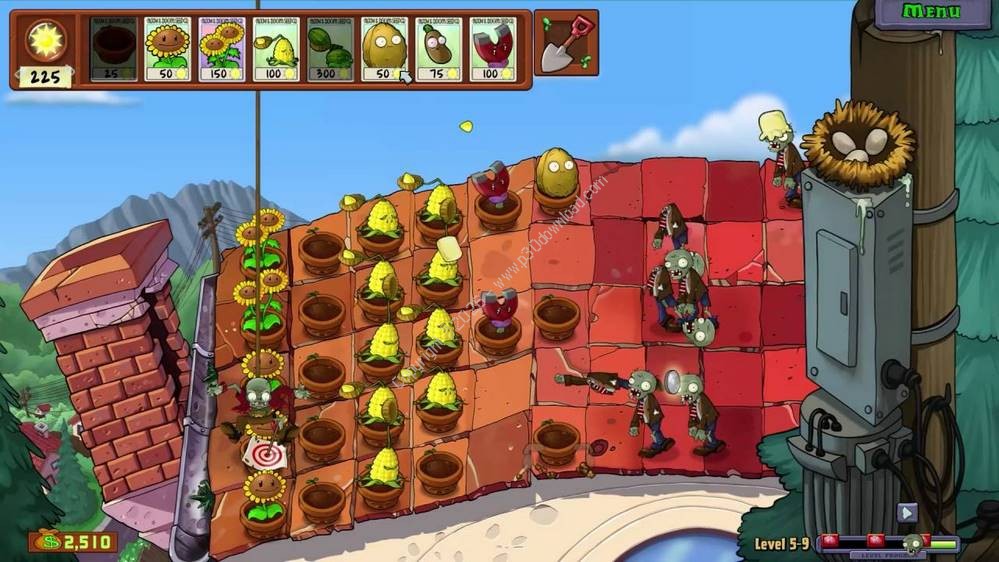Pick up the shovel tool
The image size is (999, 562).
566,42
